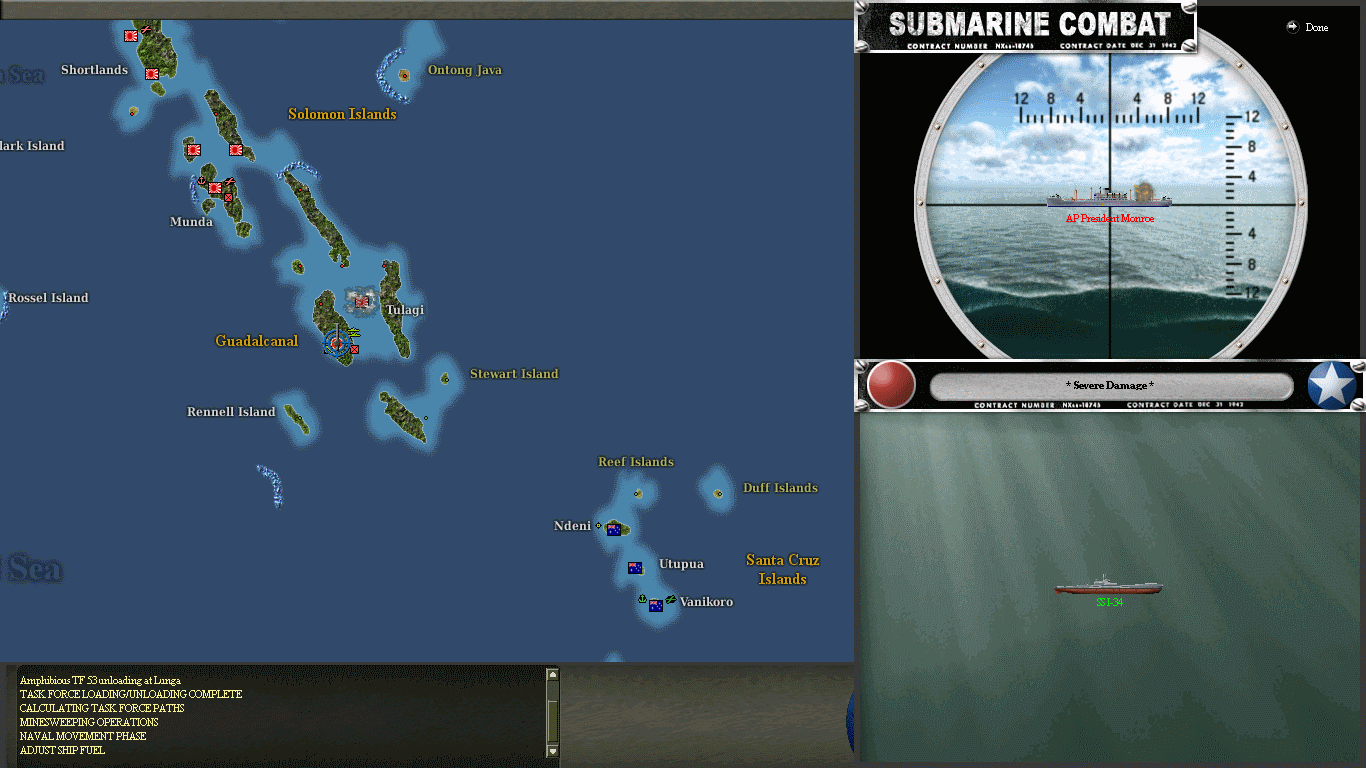
Task: Select the Australian base flag at Utupua
Action: 635,567
